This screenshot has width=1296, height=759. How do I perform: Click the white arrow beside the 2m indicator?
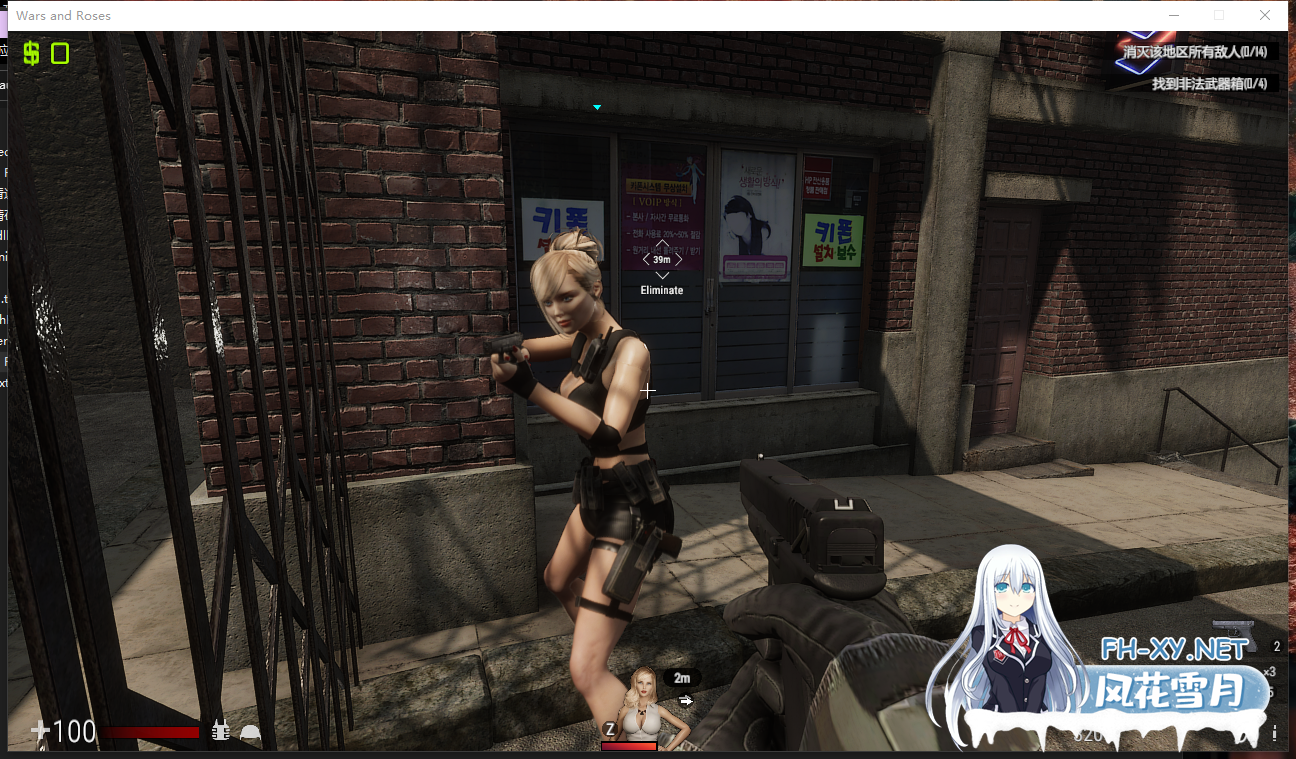point(686,700)
